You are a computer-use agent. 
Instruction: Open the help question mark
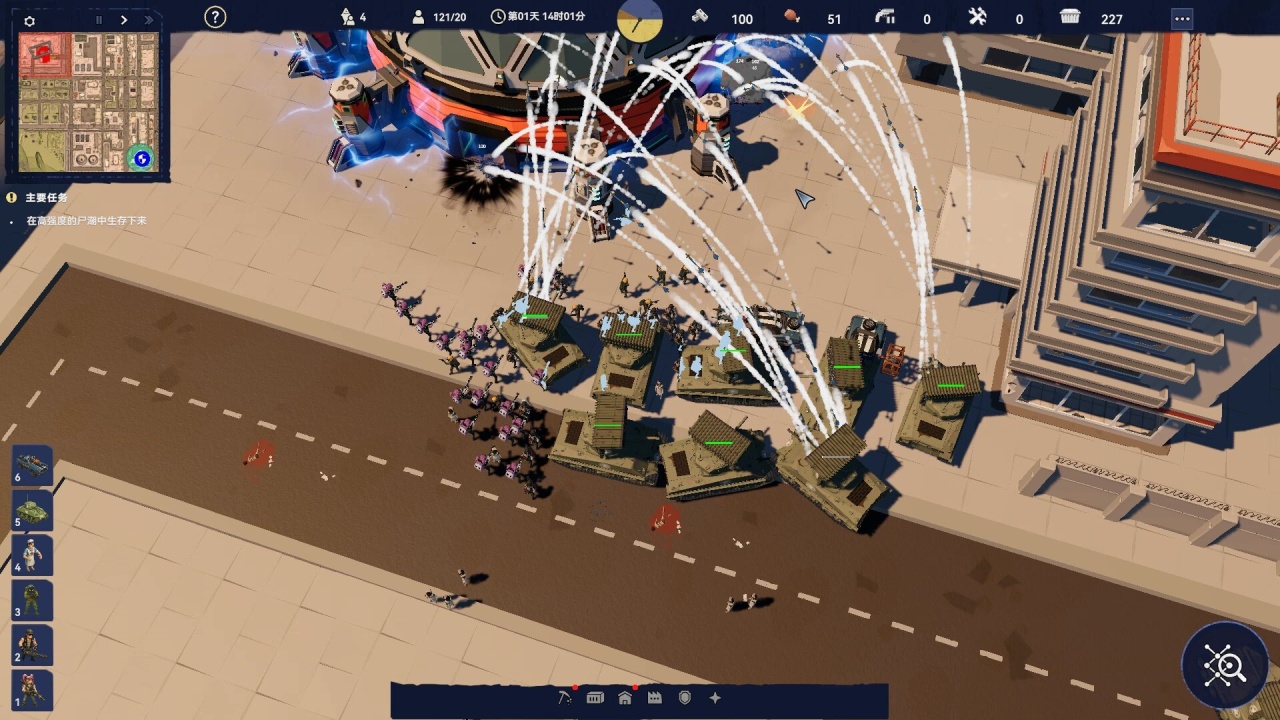pyautogui.click(x=215, y=17)
